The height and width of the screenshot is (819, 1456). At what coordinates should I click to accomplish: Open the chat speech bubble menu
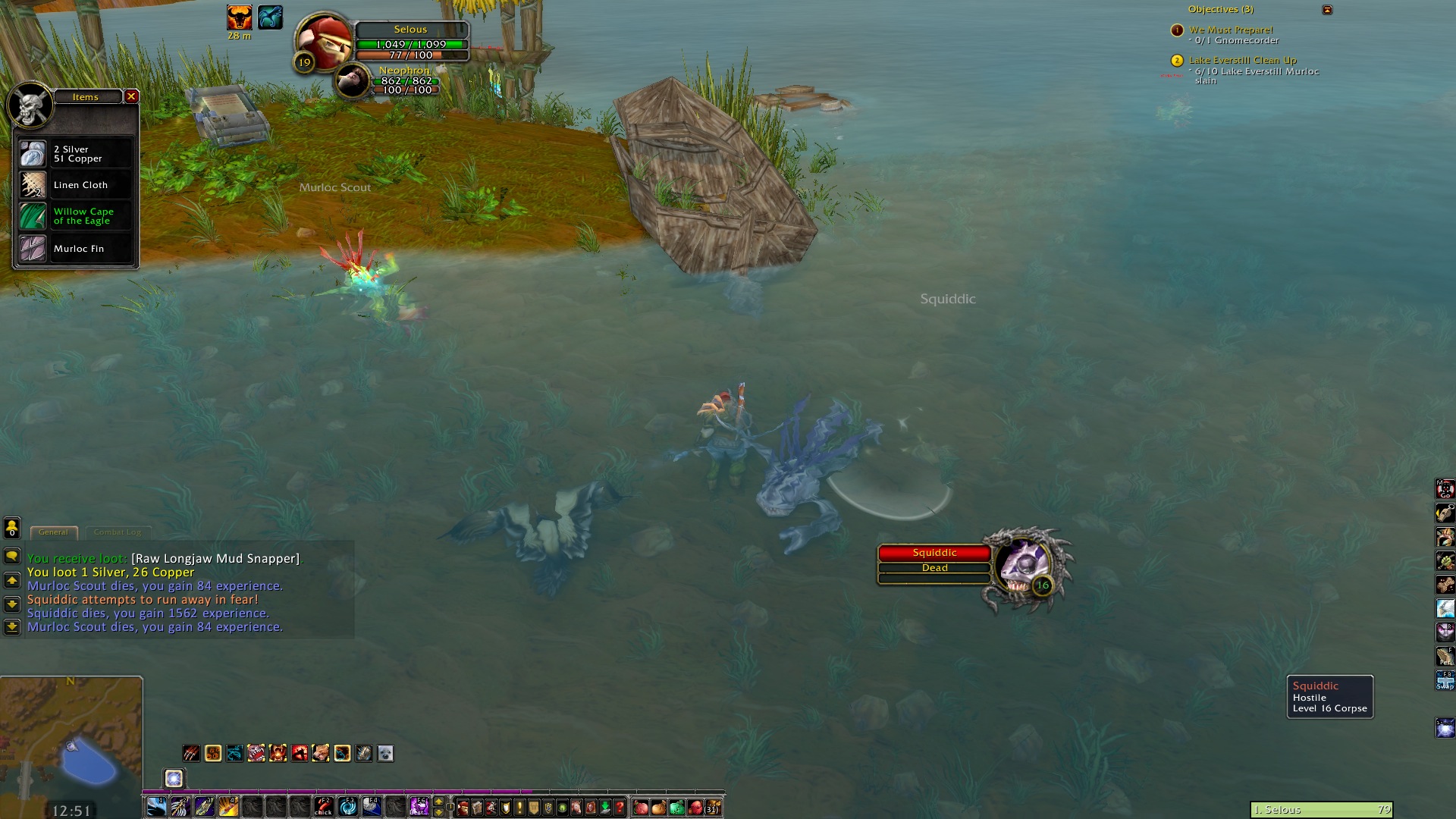(12, 556)
